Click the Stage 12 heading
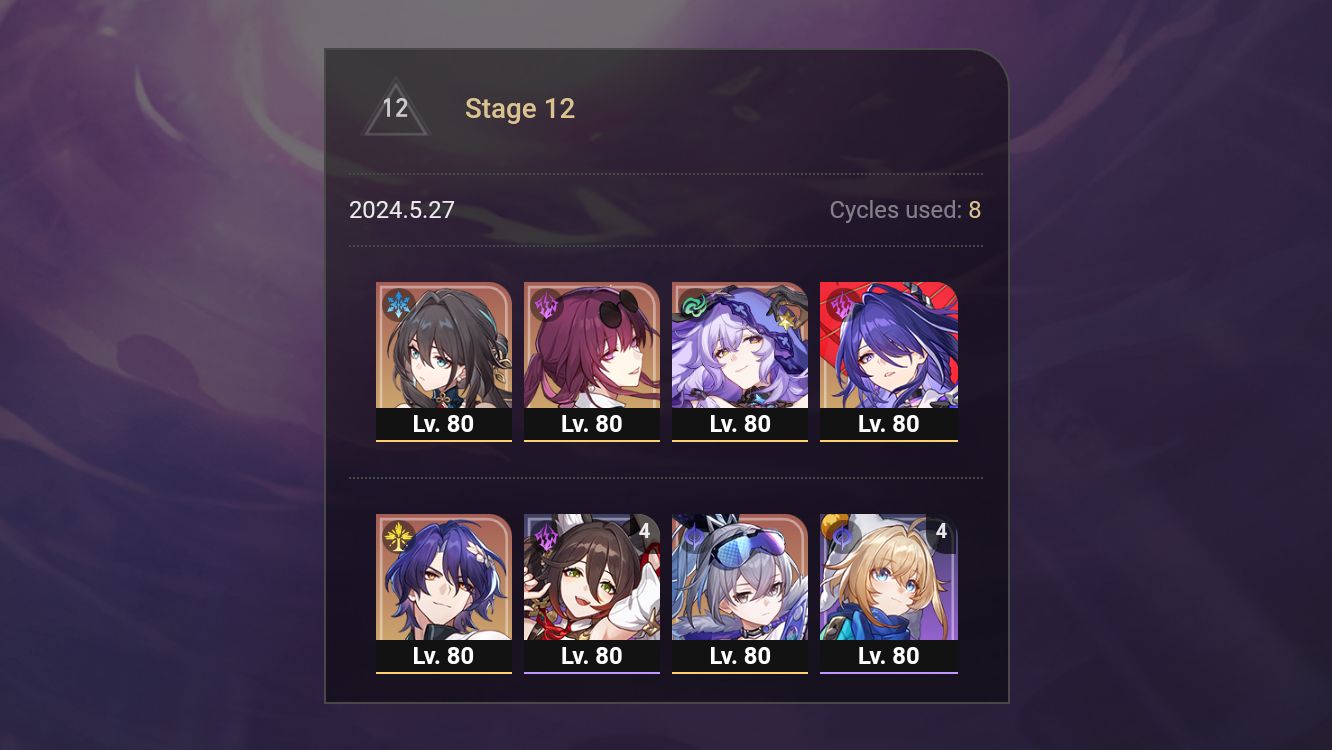 pos(520,108)
